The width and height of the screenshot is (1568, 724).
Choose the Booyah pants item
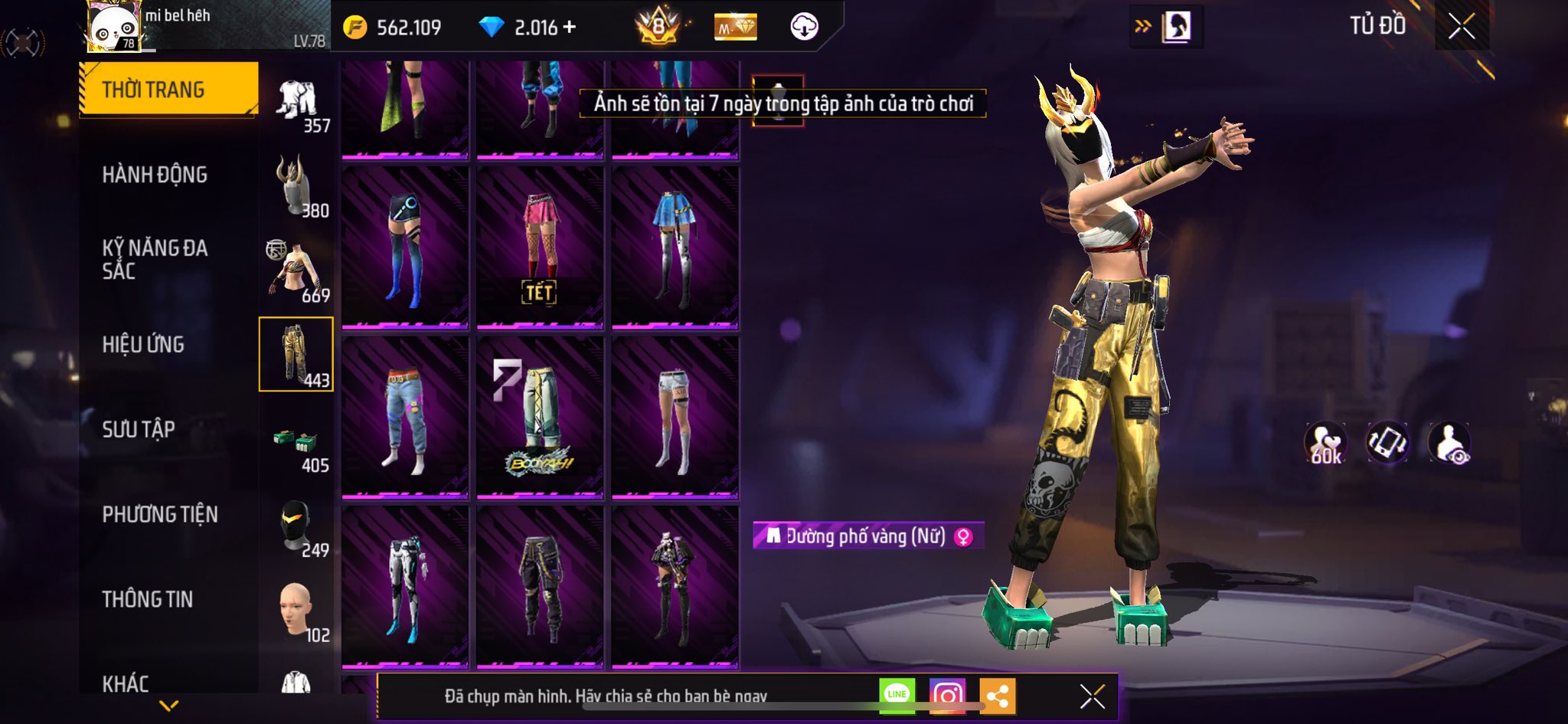coord(540,418)
